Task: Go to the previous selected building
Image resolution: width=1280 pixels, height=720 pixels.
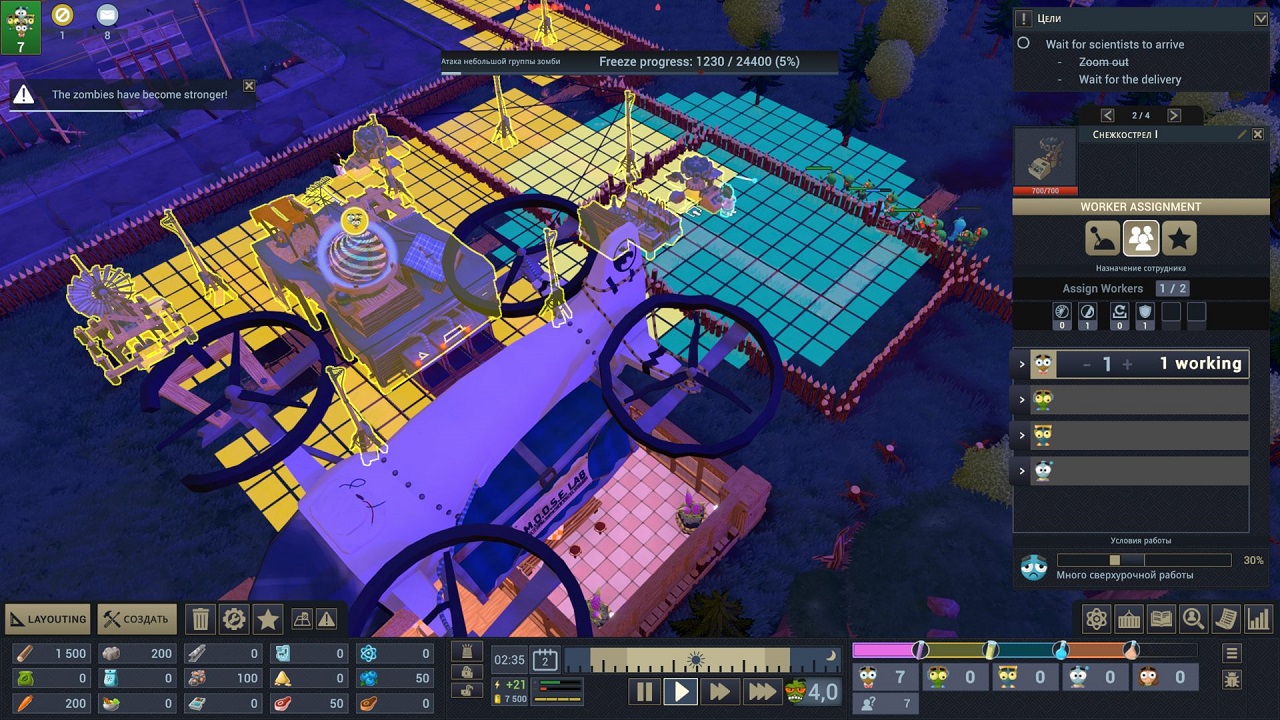Action: 1107,116
